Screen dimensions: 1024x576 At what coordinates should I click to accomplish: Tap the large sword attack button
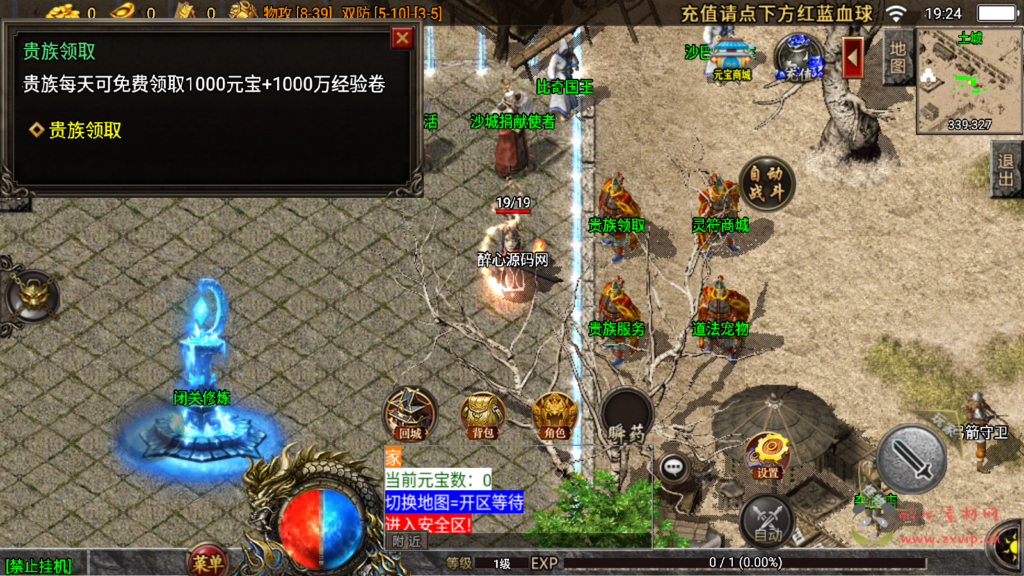point(911,459)
